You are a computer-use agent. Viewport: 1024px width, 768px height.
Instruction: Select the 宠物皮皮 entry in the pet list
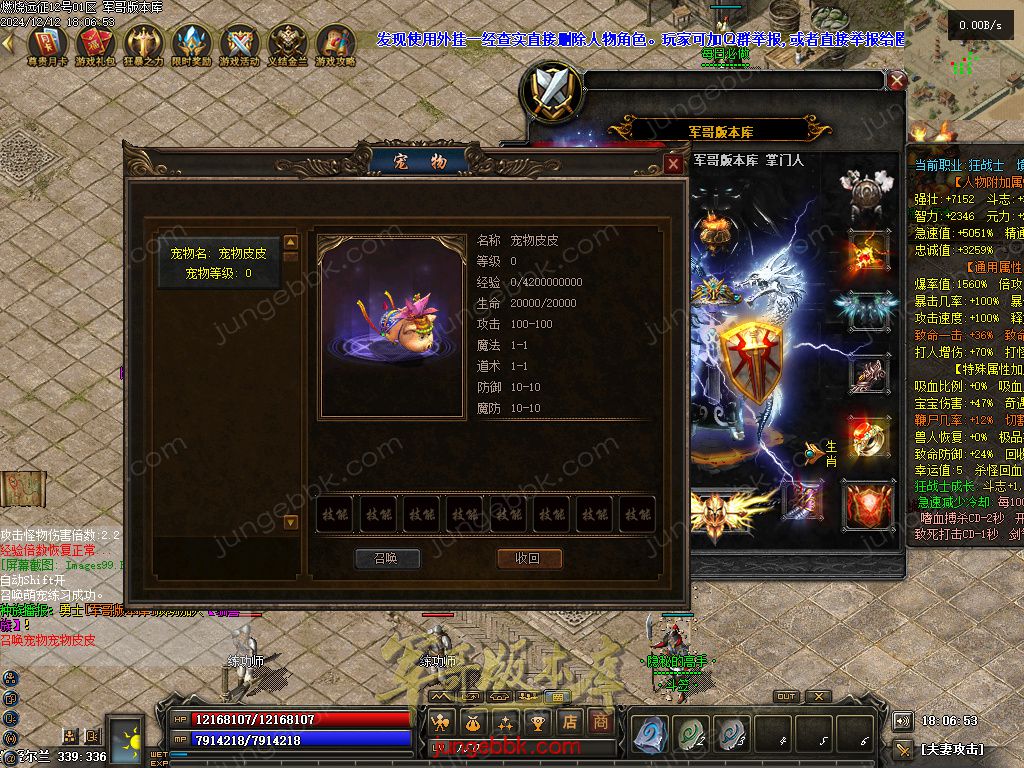tap(218, 263)
